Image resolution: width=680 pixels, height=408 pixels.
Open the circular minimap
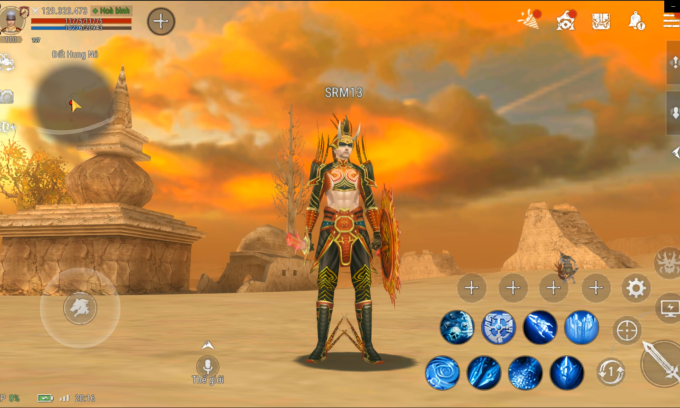coord(73,100)
